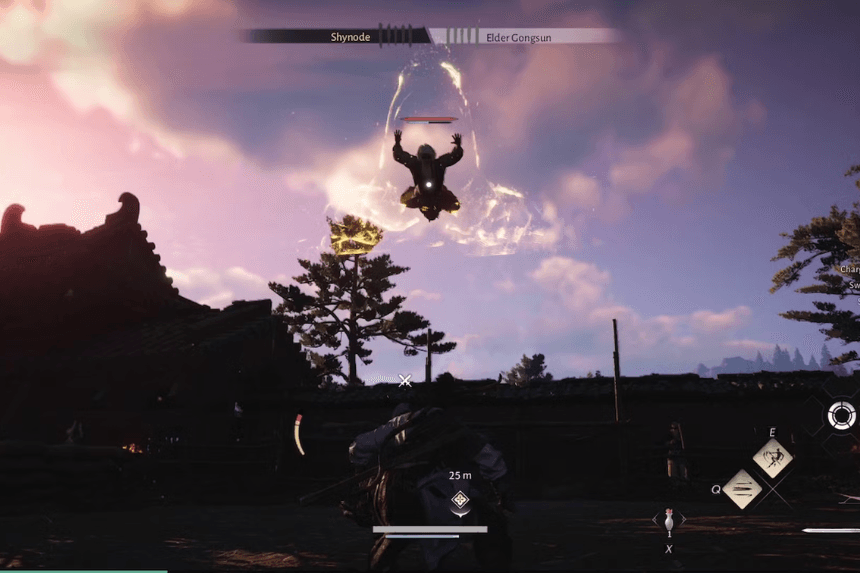Select the healing gourd item slot
The height and width of the screenshot is (573, 860).
point(669,519)
